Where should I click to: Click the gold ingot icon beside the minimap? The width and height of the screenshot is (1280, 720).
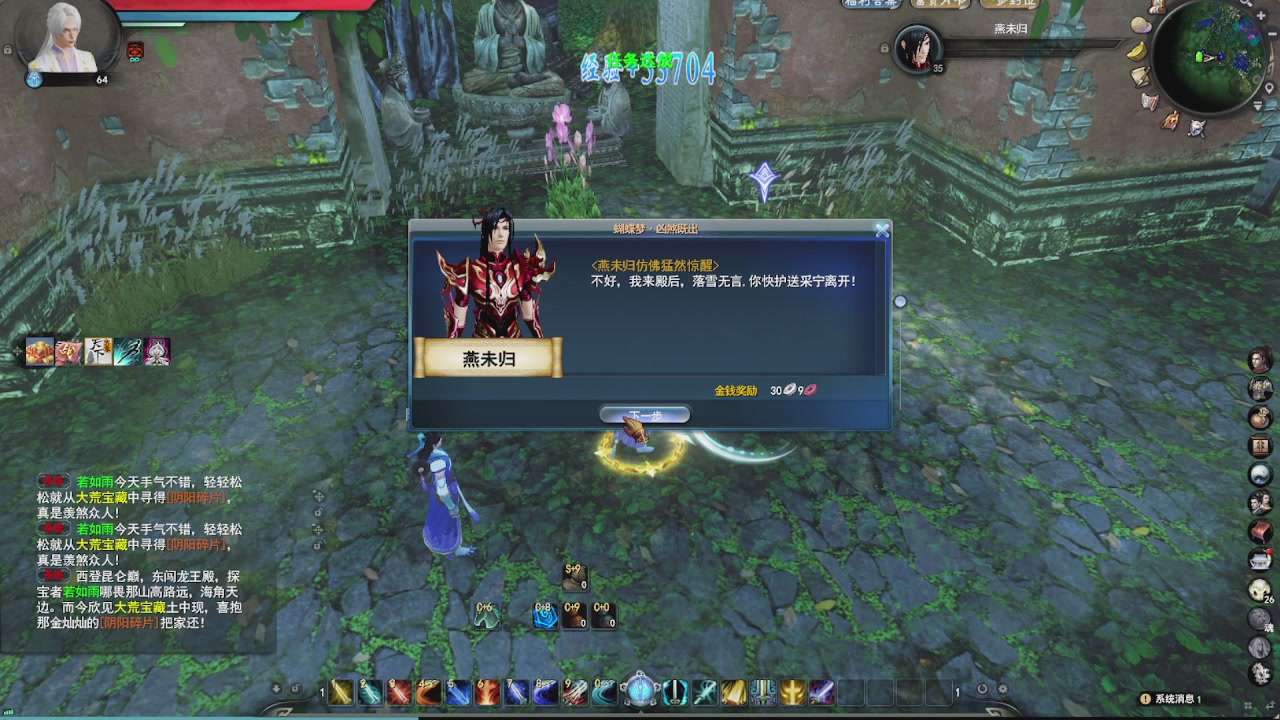point(1136,52)
